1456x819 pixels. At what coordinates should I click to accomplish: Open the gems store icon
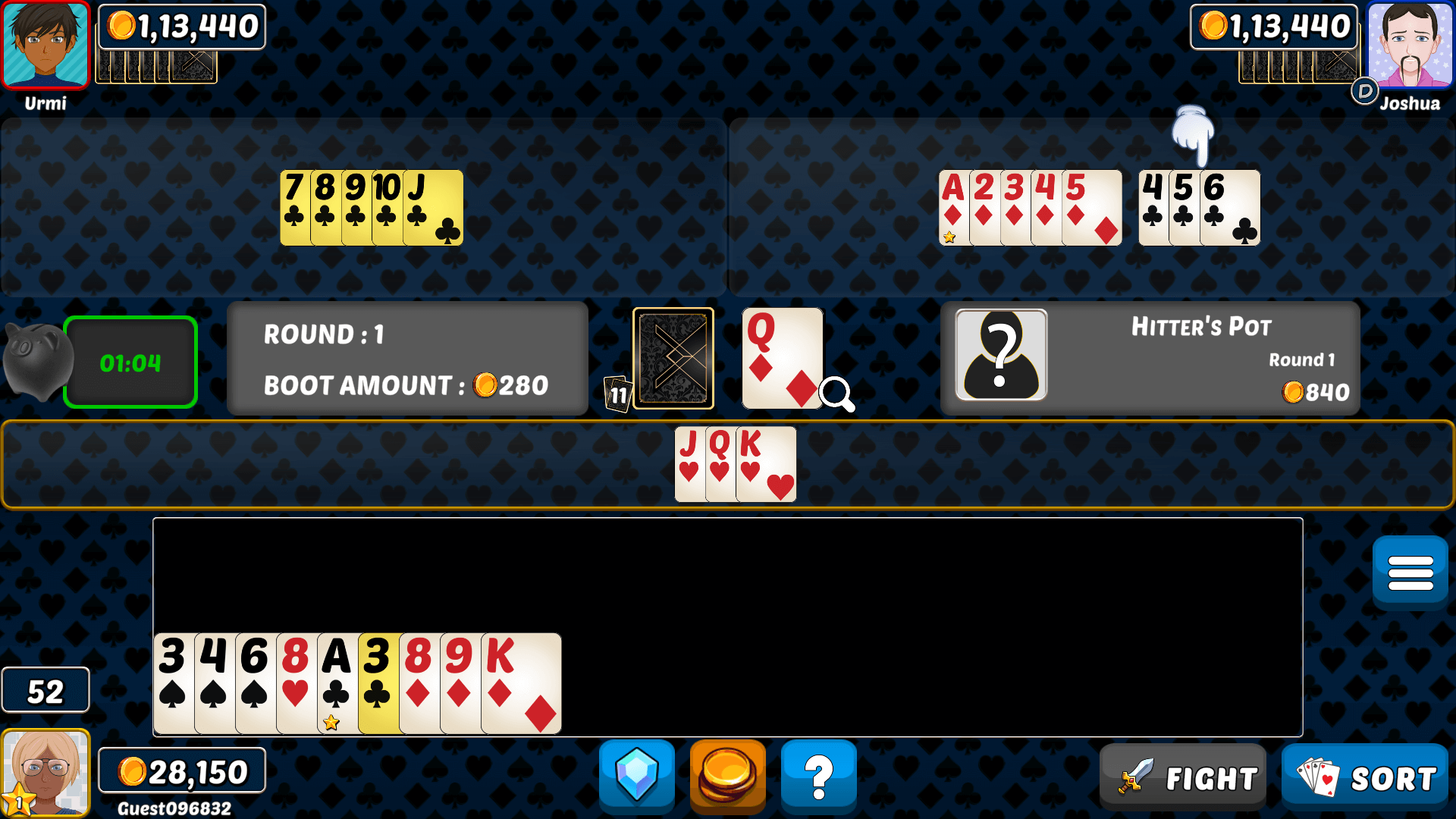(636, 776)
